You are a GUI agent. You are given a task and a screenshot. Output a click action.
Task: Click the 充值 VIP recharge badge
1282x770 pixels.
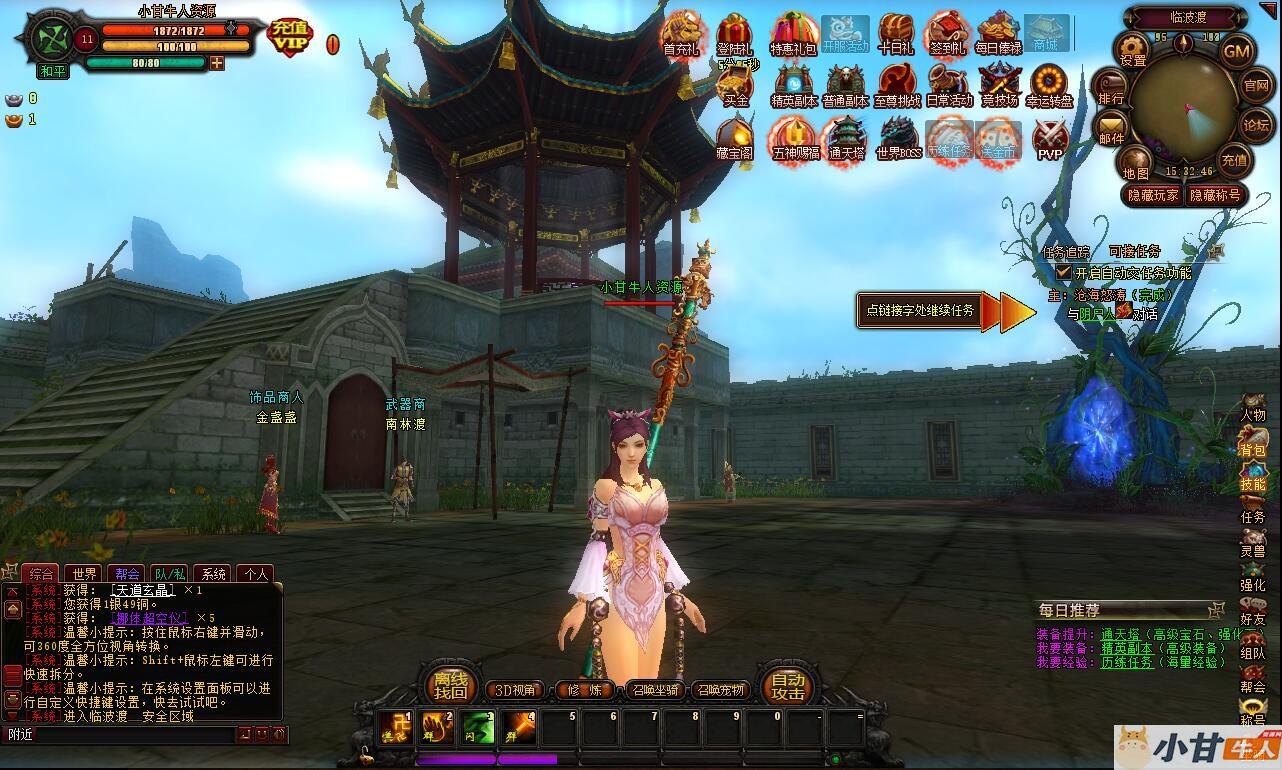coord(290,36)
